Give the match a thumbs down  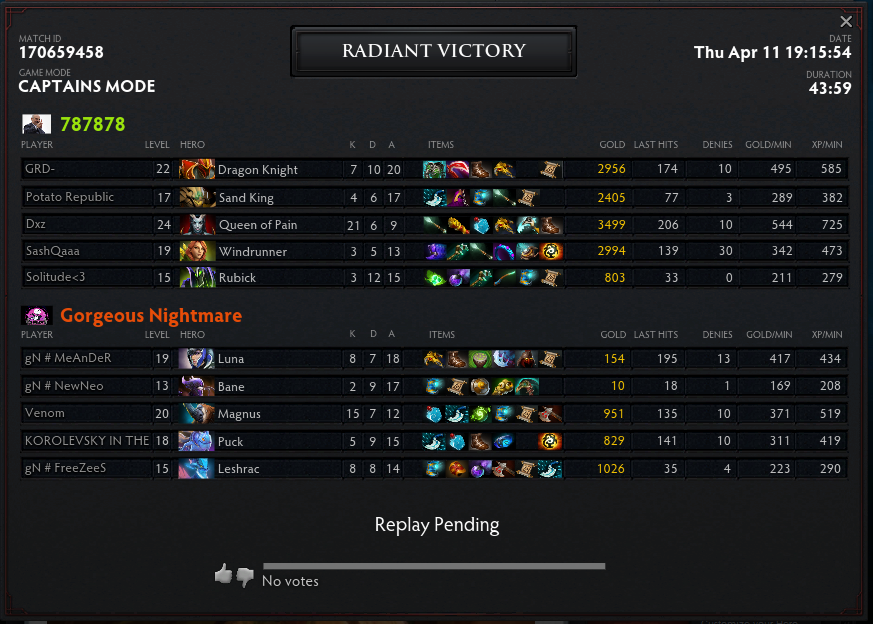[x=245, y=575]
